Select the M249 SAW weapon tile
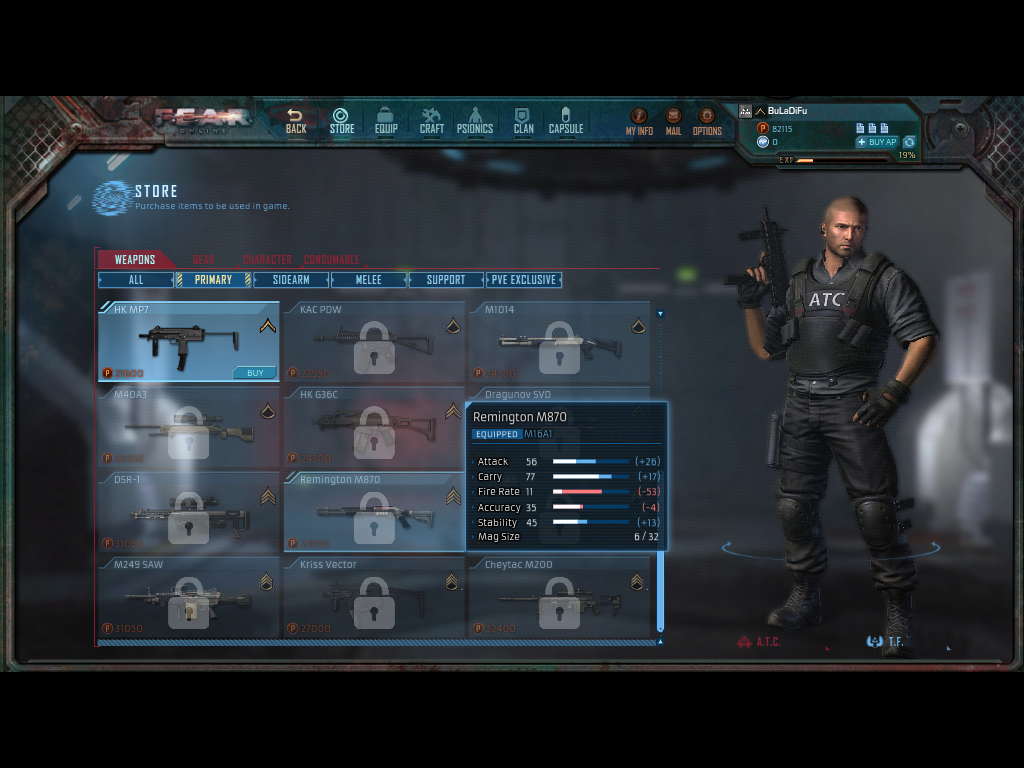Viewport: 1024px width, 768px height. (x=188, y=598)
